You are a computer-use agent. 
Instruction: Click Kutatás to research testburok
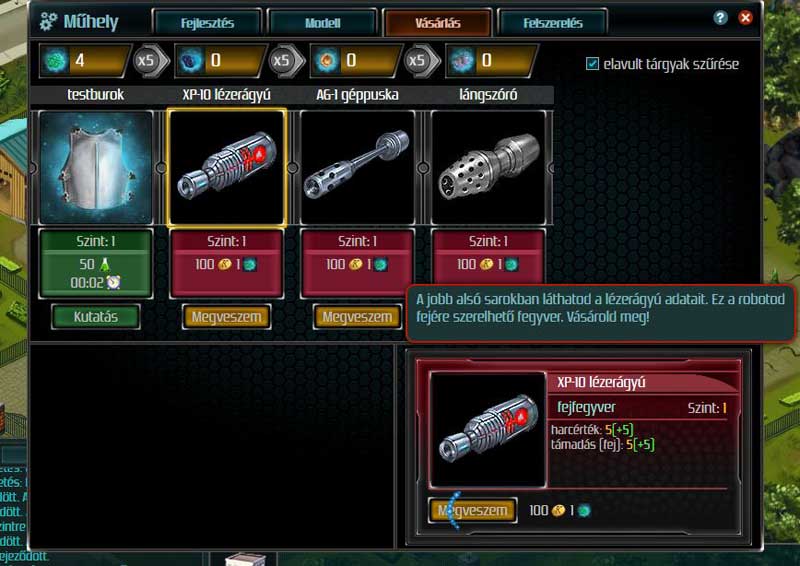tap(96, 316)
